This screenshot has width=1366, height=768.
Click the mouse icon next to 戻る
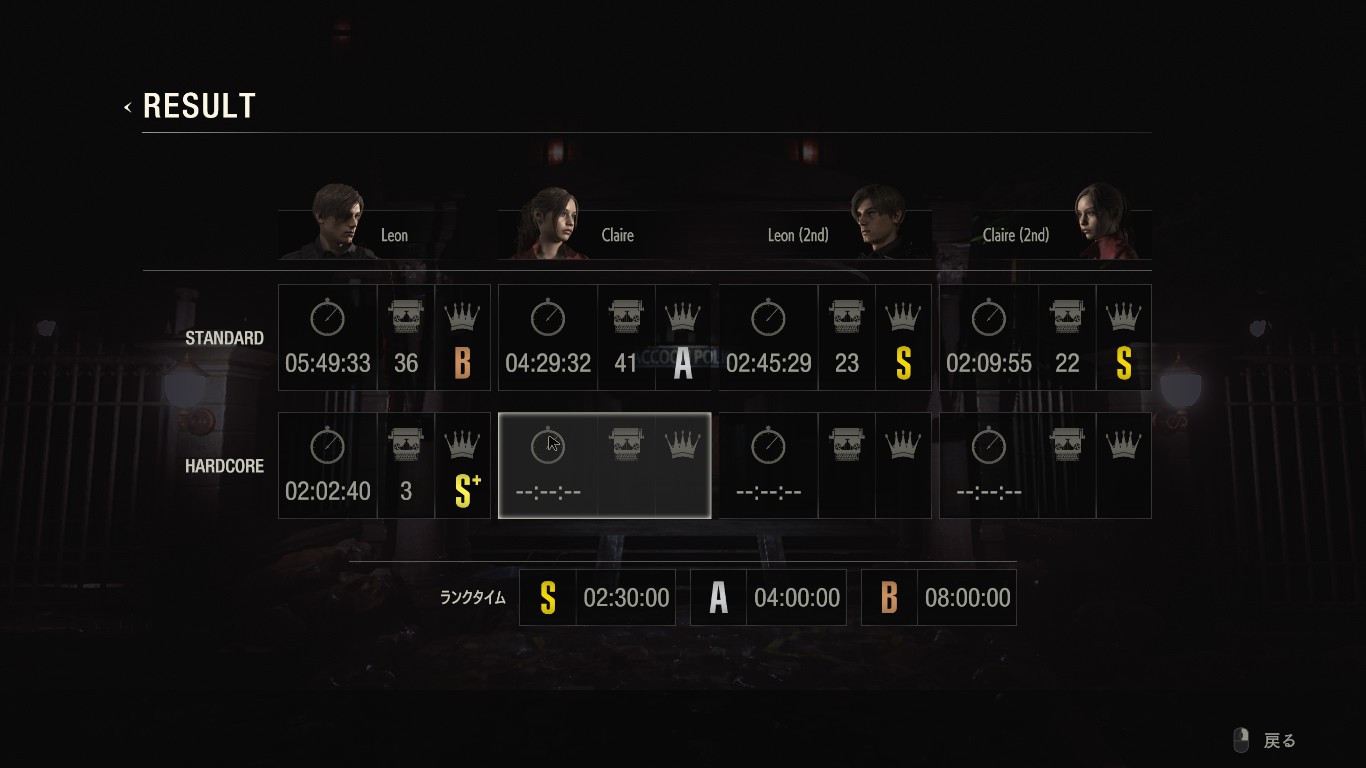(1242, 740)
